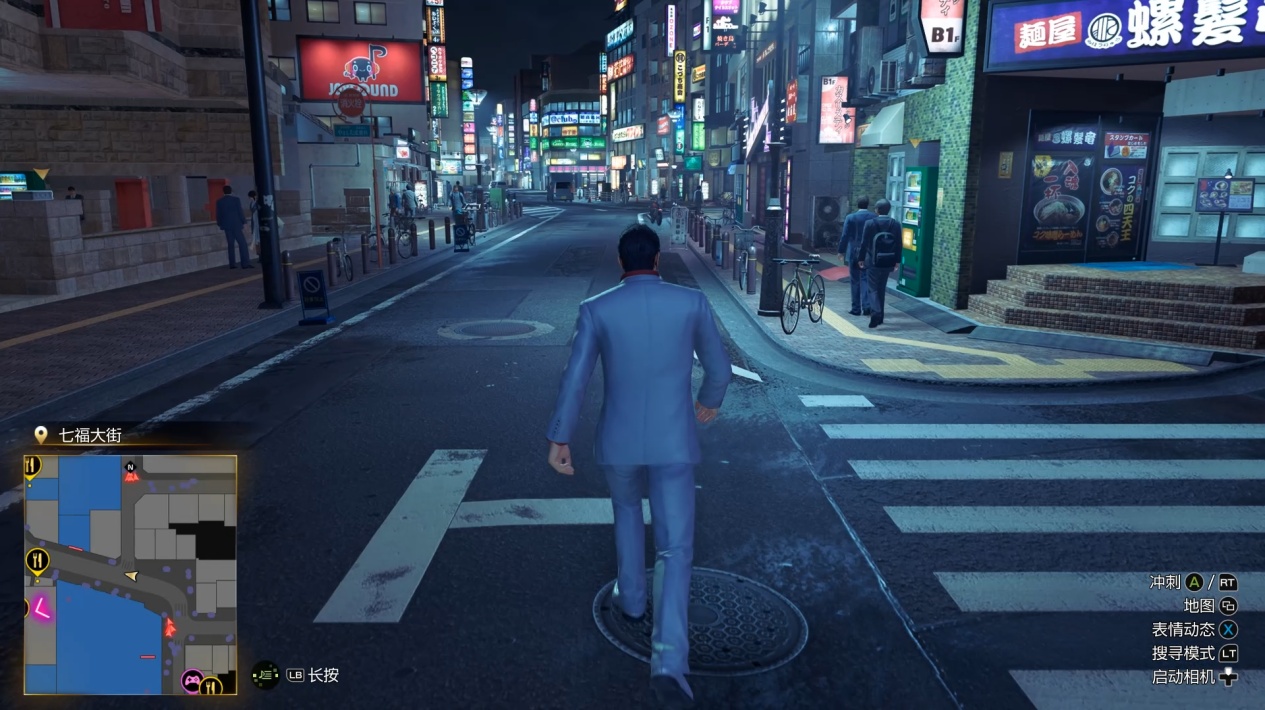Click the pink neon marker on the minimap
Screen dimensions: 1265x710
tap(43, 607)
